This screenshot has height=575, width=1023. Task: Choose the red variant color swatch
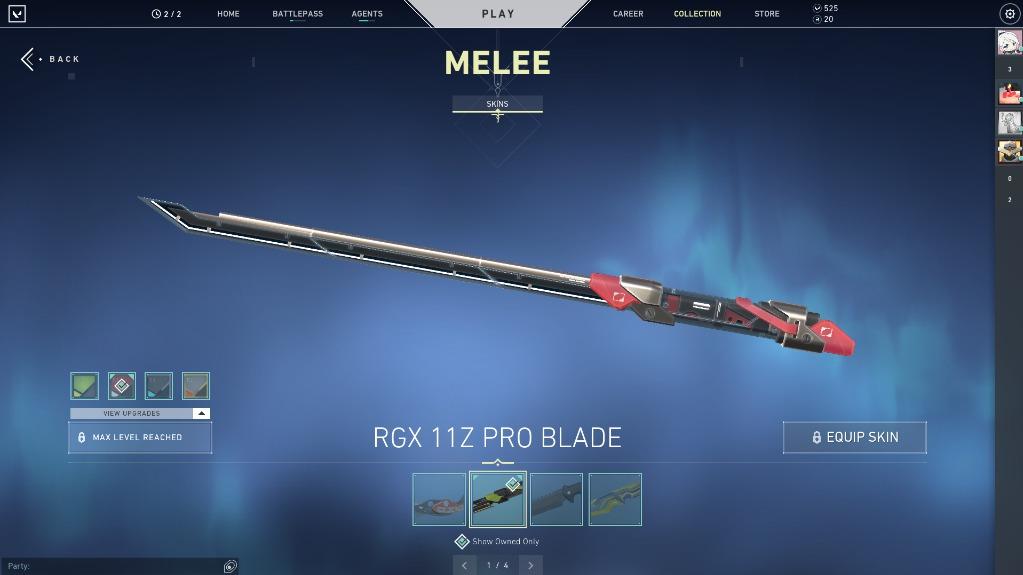click(122, 386)
